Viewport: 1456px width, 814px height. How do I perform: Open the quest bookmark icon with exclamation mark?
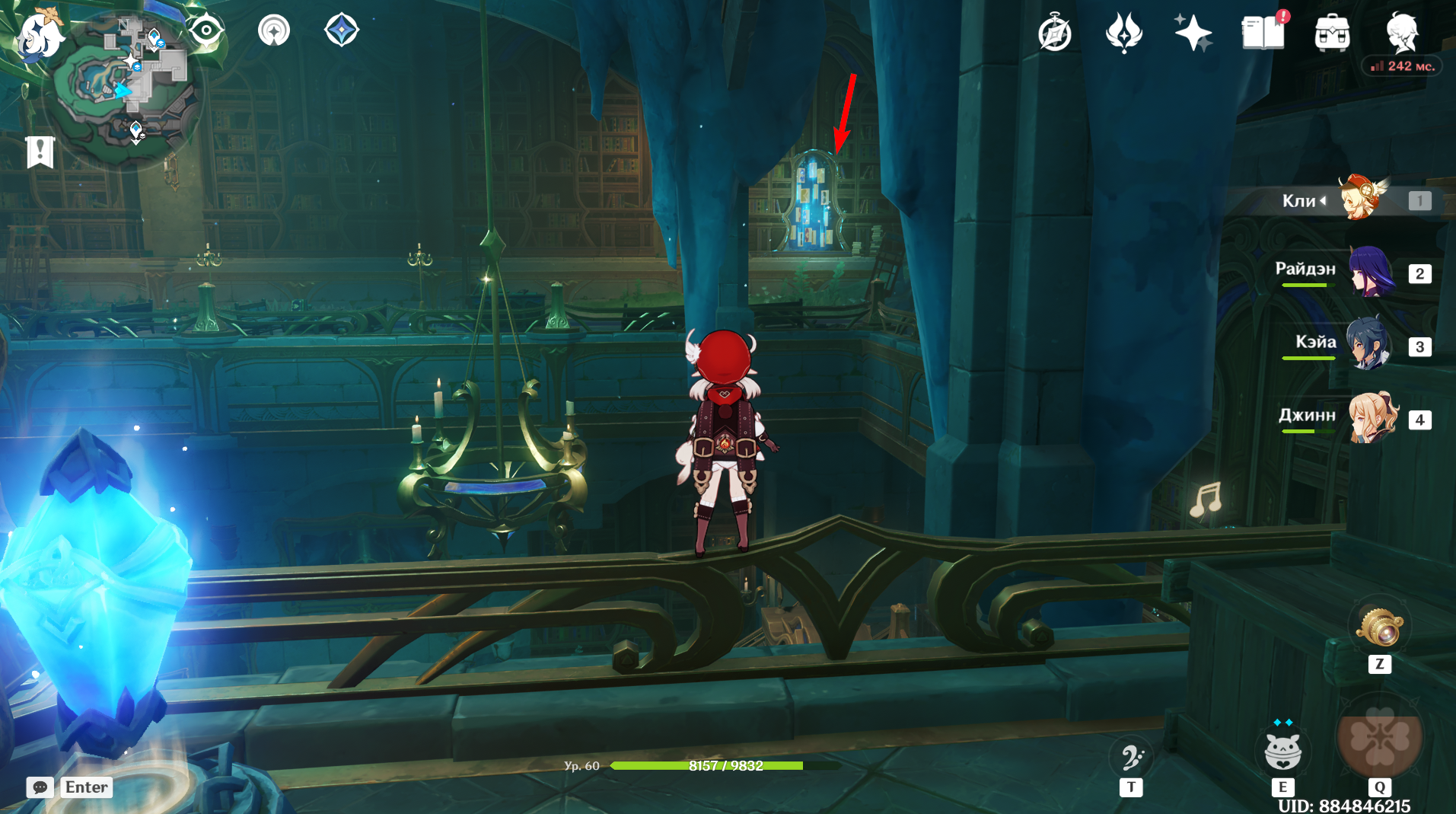coord(40,152)
